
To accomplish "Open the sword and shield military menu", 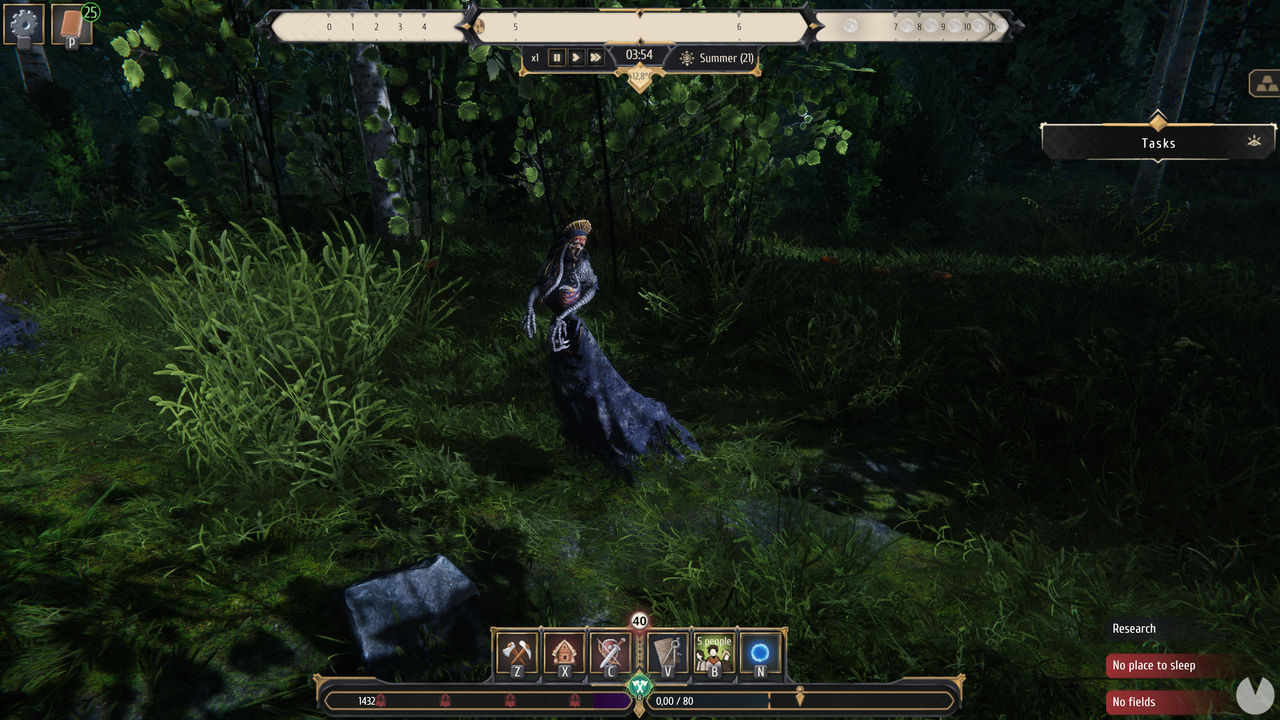I will pyautogui.click(x=610, y=653).
